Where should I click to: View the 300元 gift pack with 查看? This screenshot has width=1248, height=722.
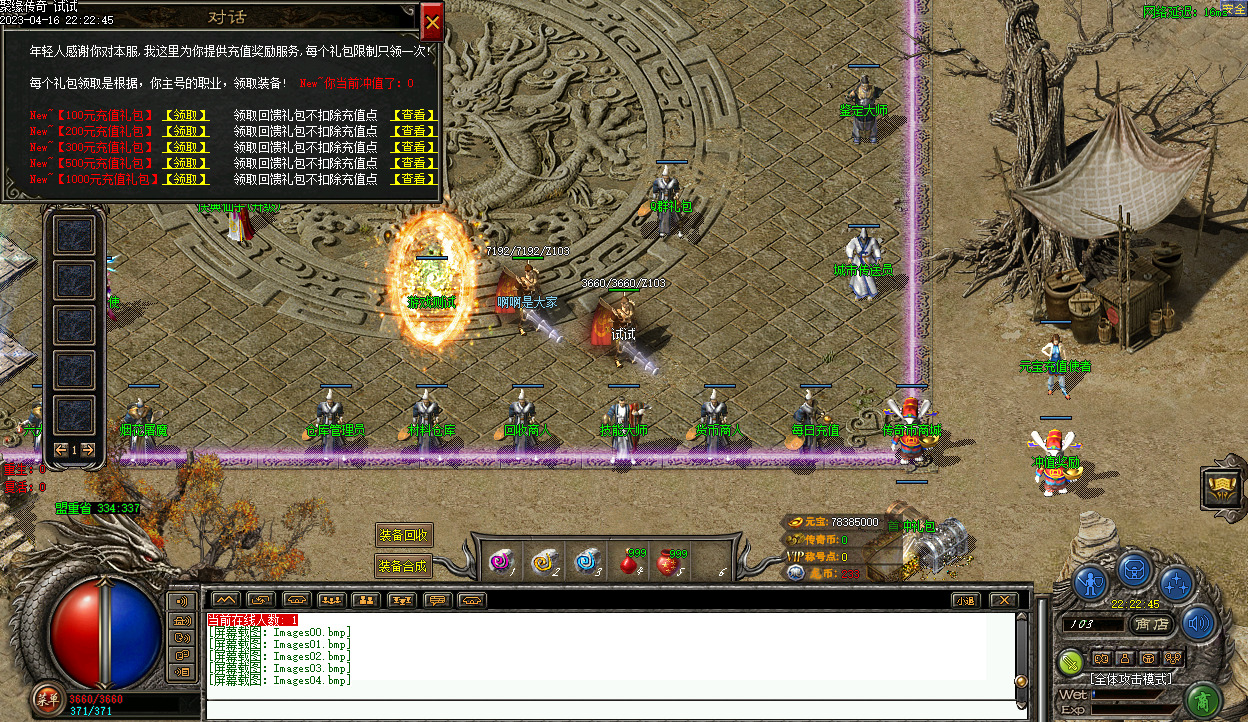pyautogui.click(x=414, y=147)
